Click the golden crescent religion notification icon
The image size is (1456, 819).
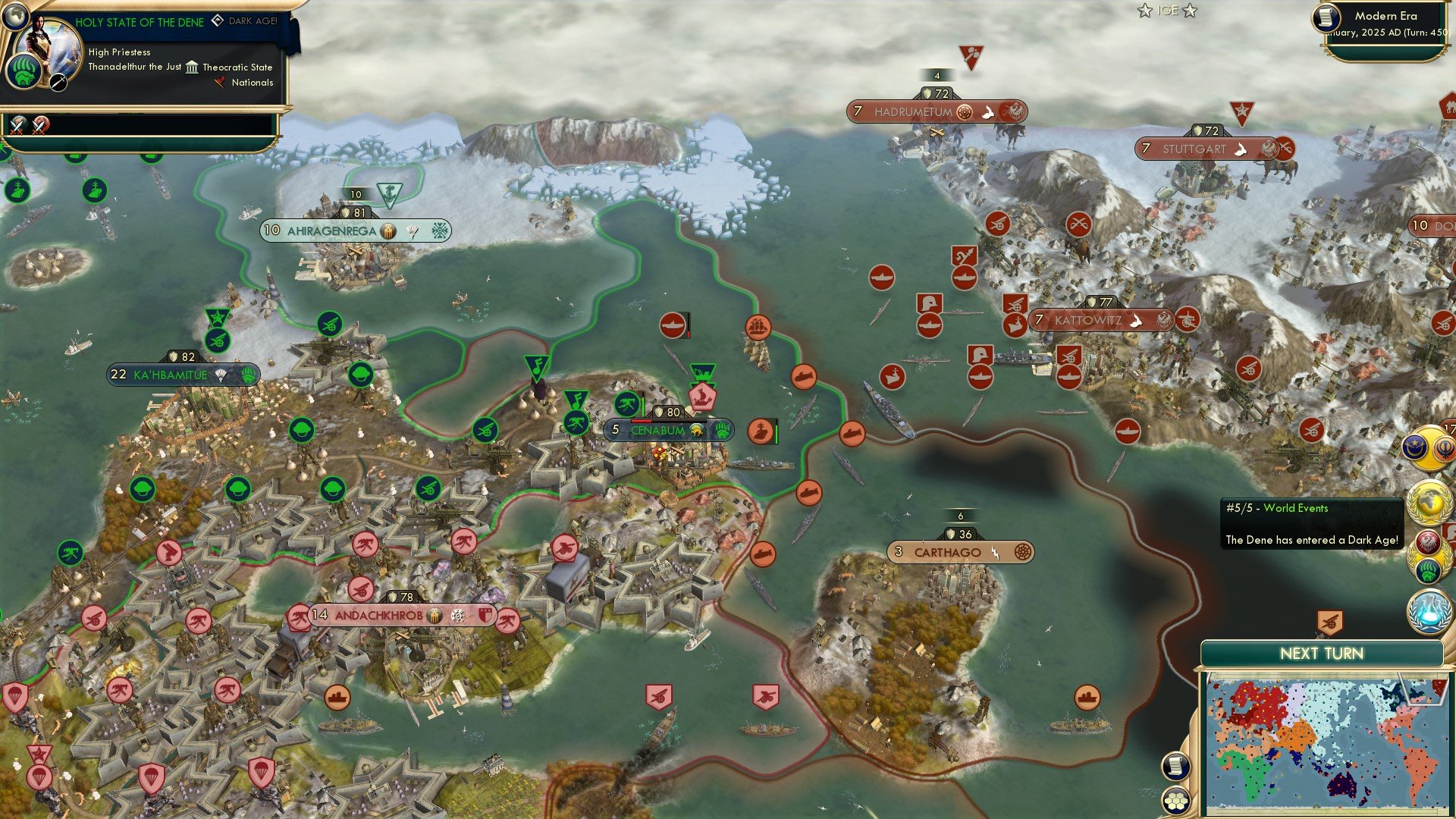pyautogui.click(x=1414, y=447)
